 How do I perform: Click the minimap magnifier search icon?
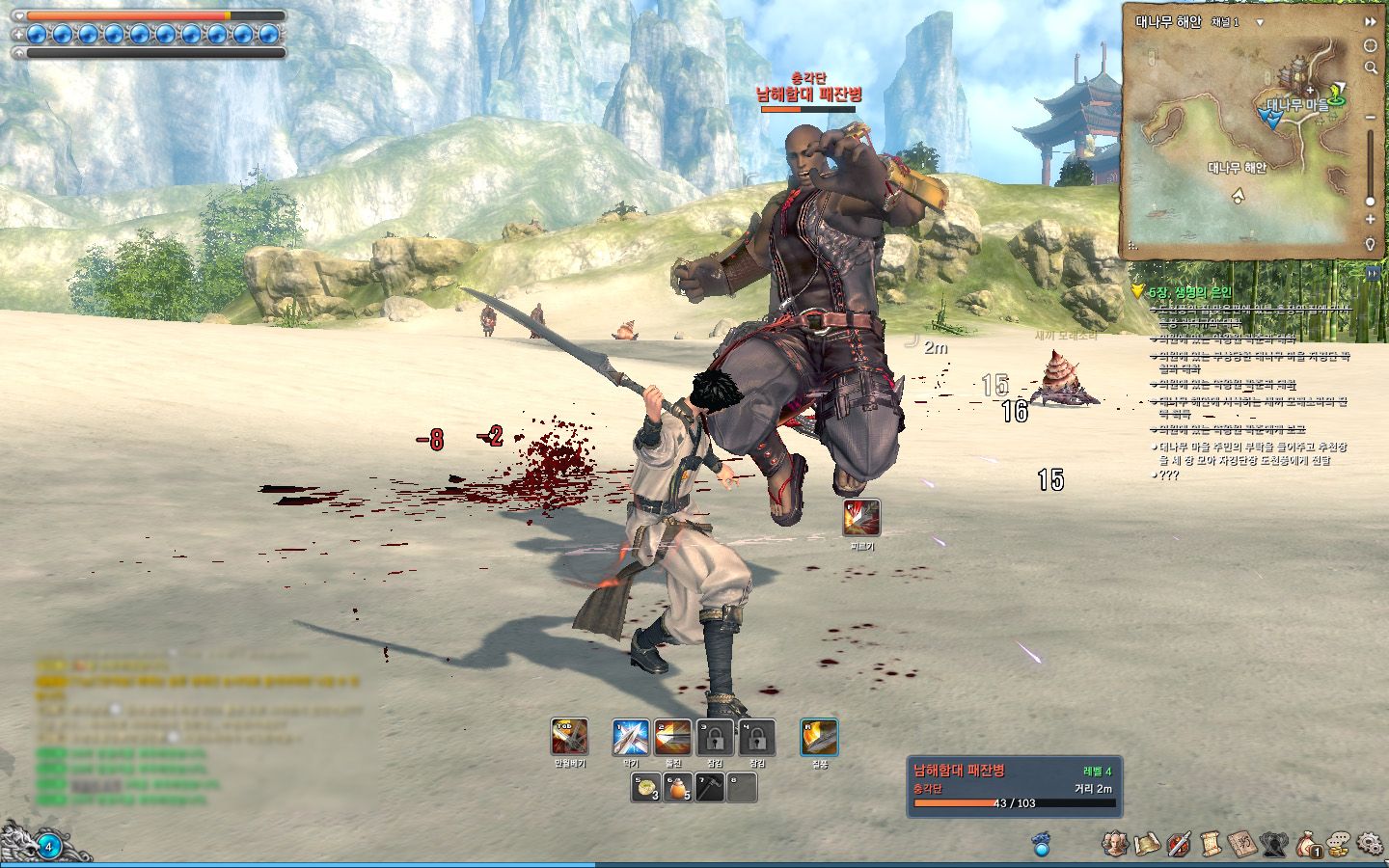(x=1370, y=68)
